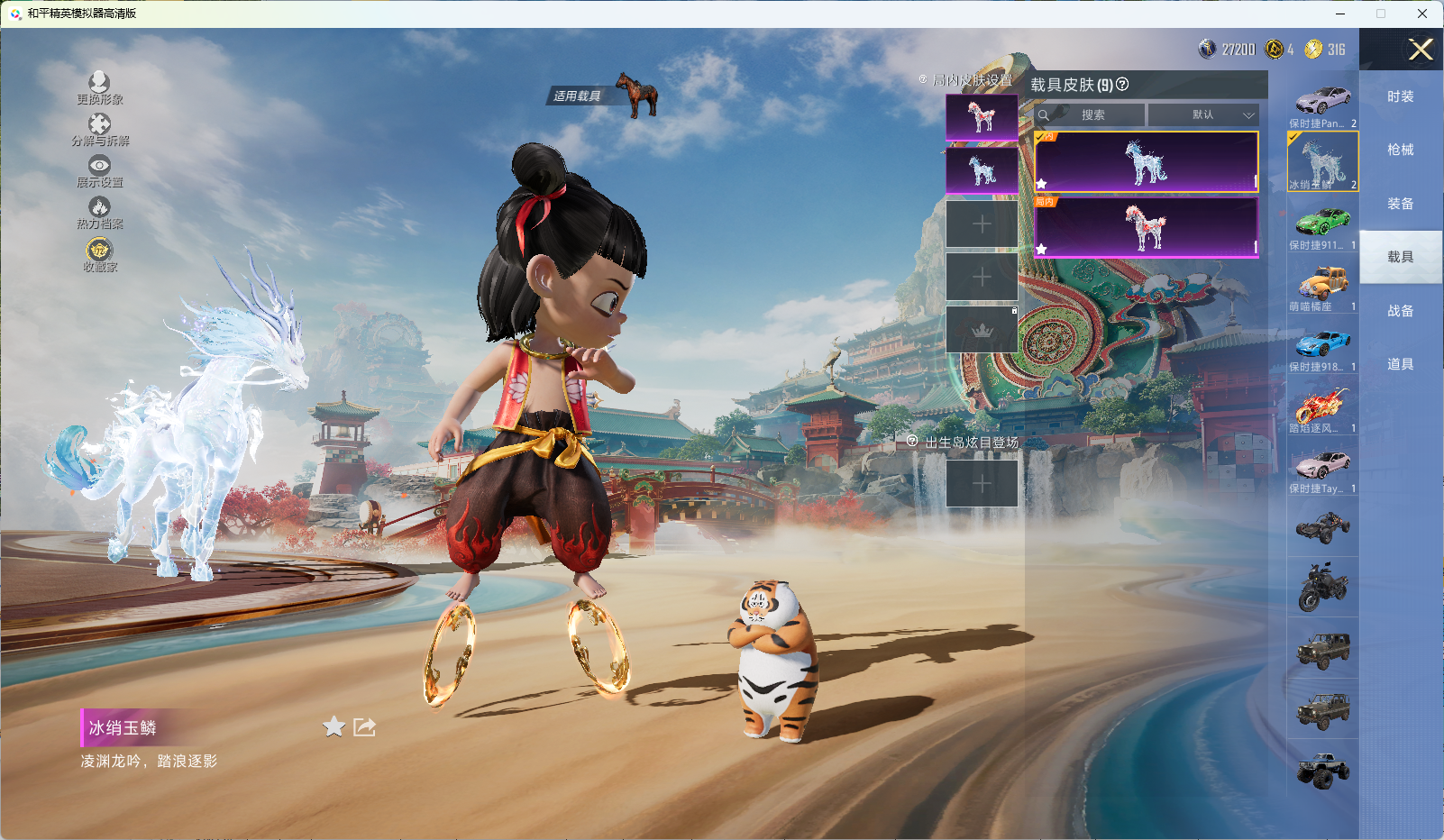Open the 道具 tab
This screenshot has width=1444, height=840.
point(1400,364)
